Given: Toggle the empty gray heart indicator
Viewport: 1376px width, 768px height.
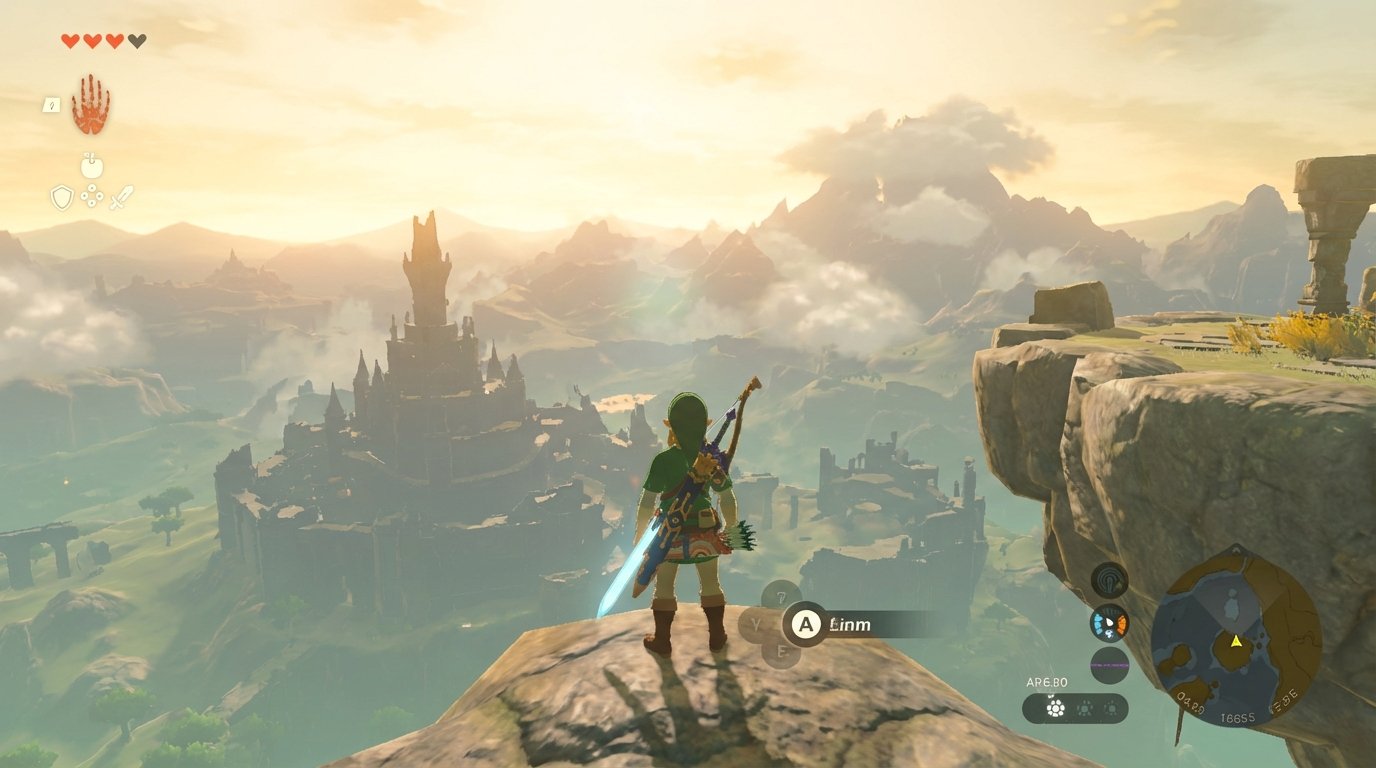Looking at the screenshot, I should (x=135, y=41).
